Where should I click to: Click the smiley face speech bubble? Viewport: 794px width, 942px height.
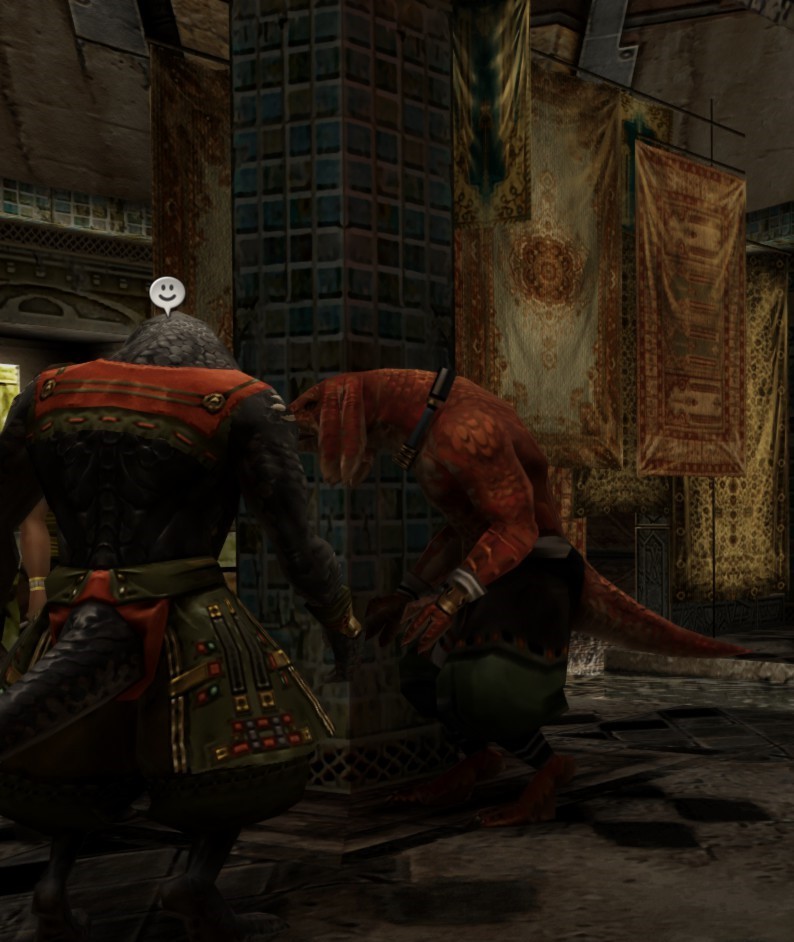pyautogui.click(x=167, y=294)
